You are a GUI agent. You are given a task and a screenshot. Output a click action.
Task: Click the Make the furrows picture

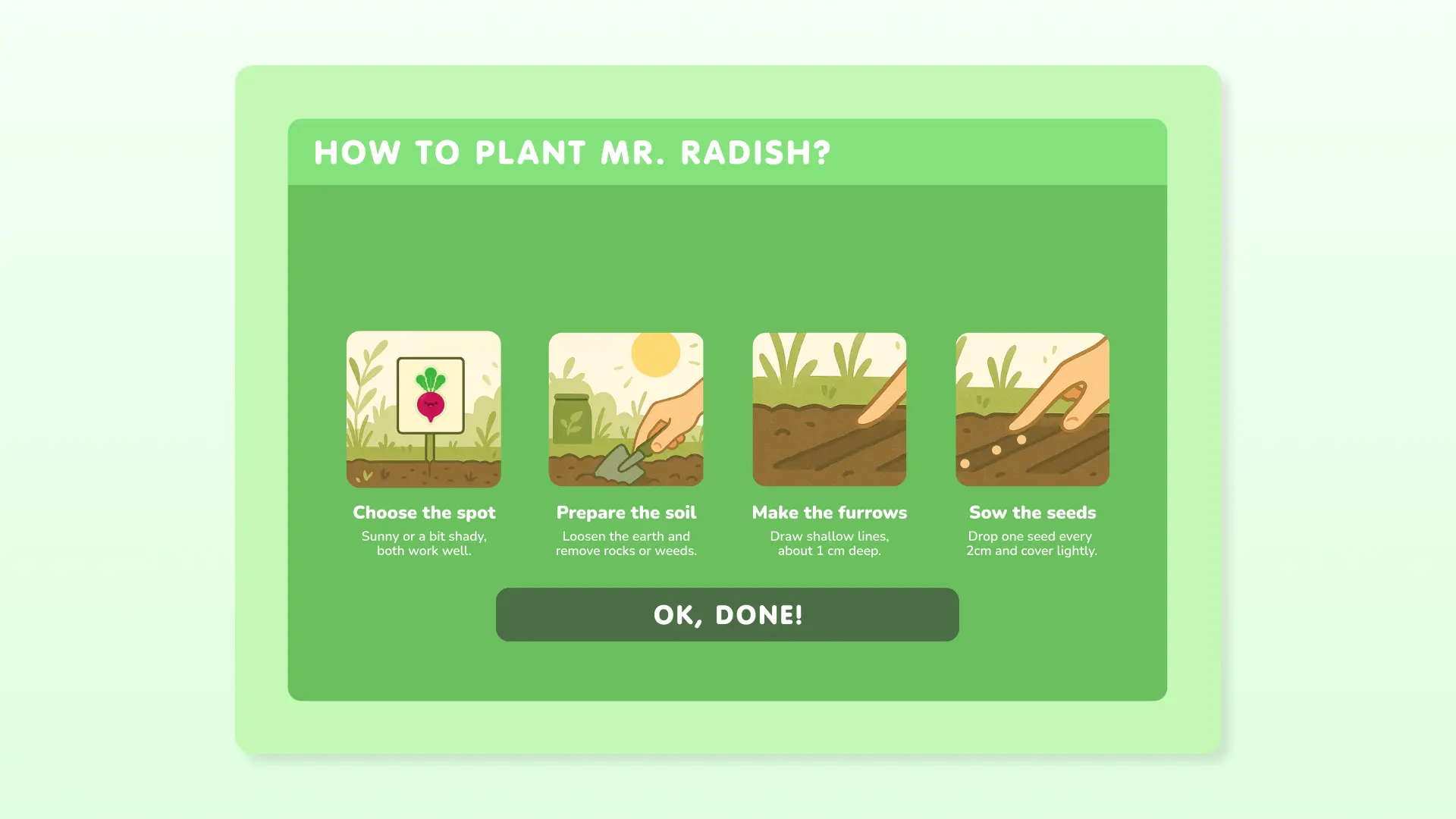click(x=829, y=409)
